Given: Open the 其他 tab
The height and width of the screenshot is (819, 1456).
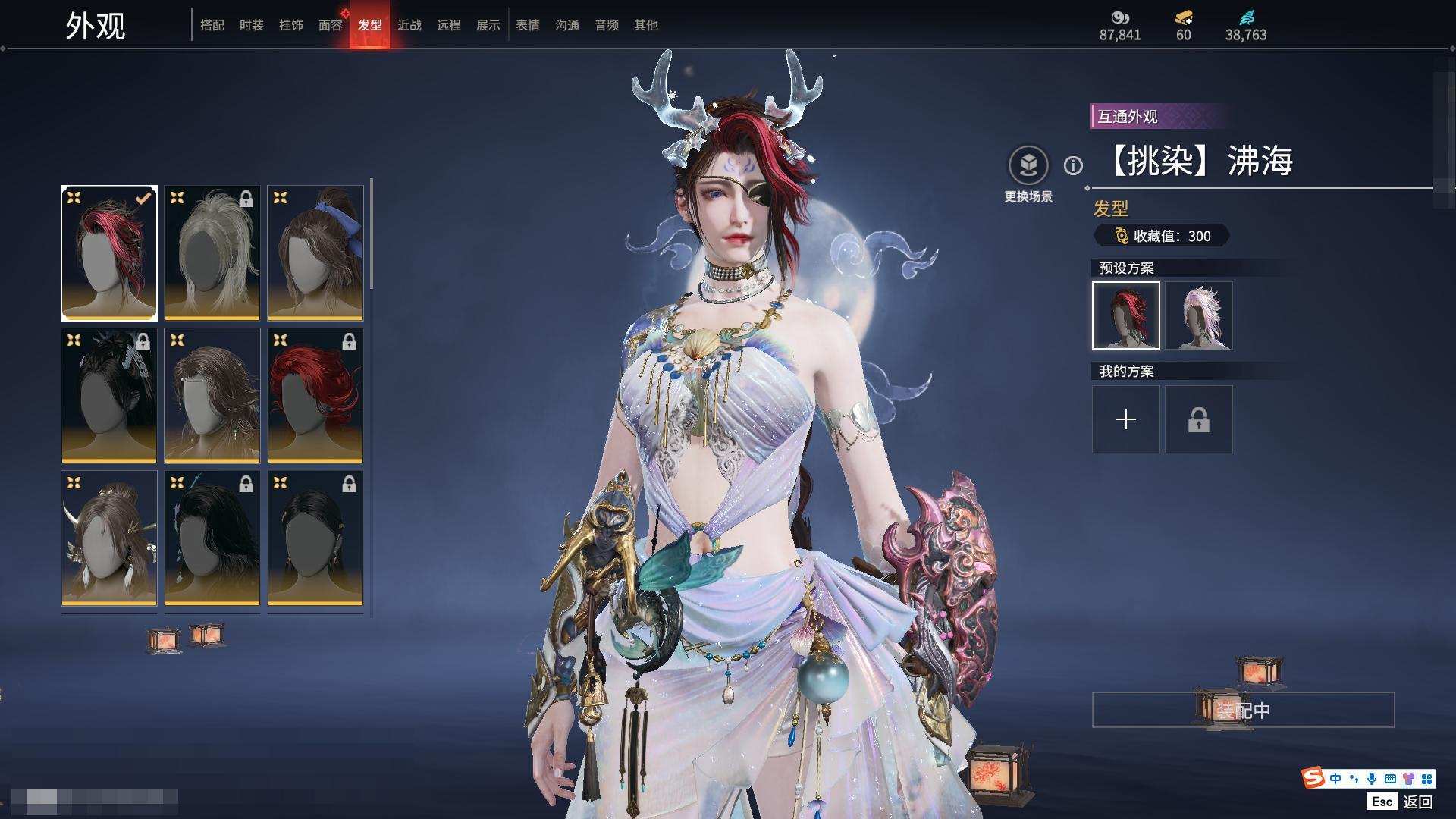Looking at the screenshot, I should coord(646,25).
